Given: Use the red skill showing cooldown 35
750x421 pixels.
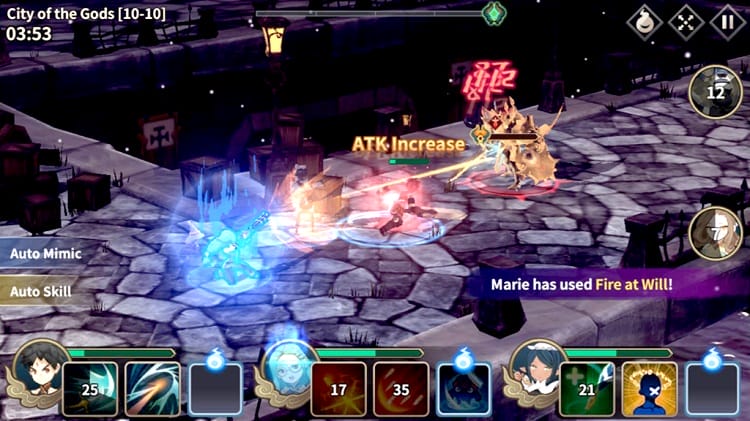Looking at the screenshot, I should point(401,389).
